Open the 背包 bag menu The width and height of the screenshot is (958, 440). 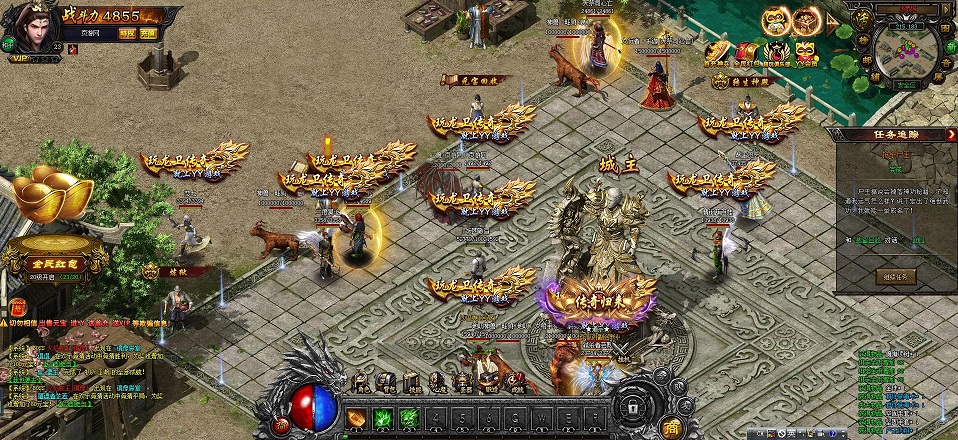point(385,382)
